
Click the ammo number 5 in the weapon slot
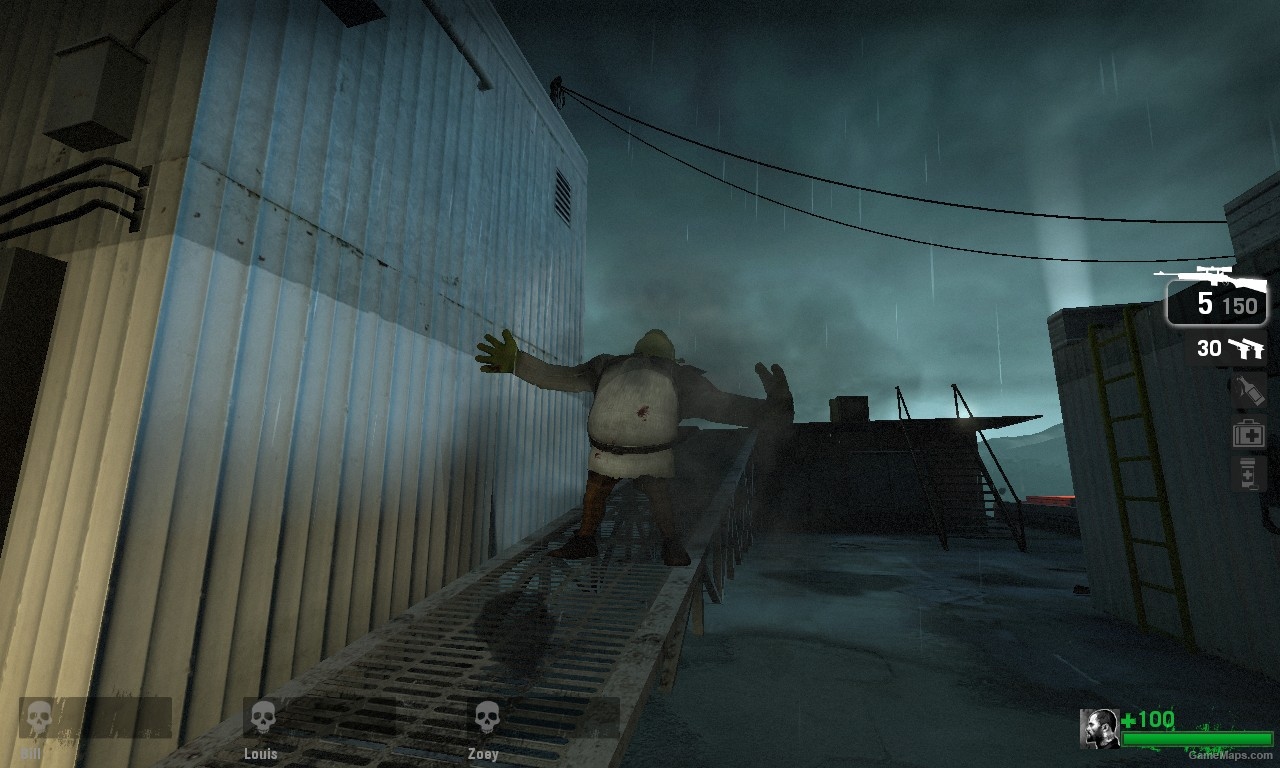pyautogui.click(x=1207, y=305)
